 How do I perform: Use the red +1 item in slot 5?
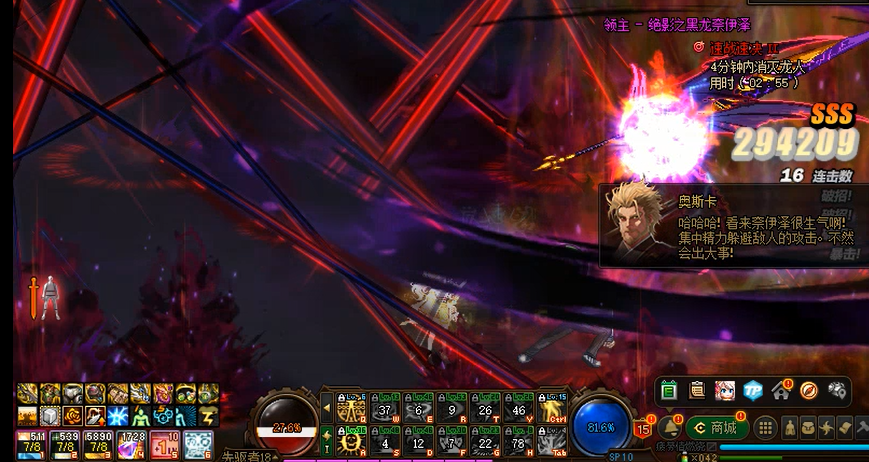(164, 445)
